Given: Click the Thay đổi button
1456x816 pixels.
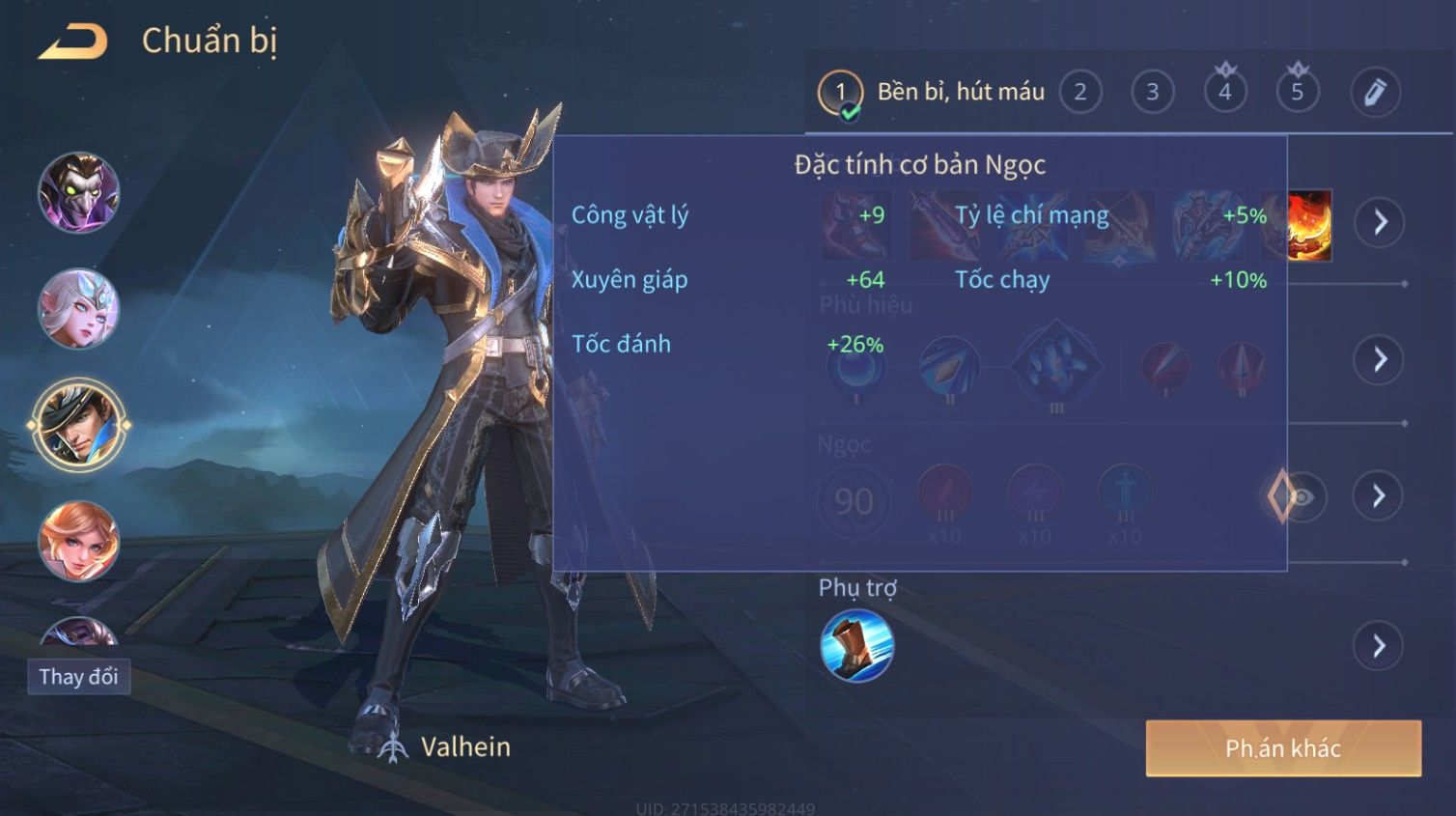Looking at the screenshot, I should pos(78,677).
